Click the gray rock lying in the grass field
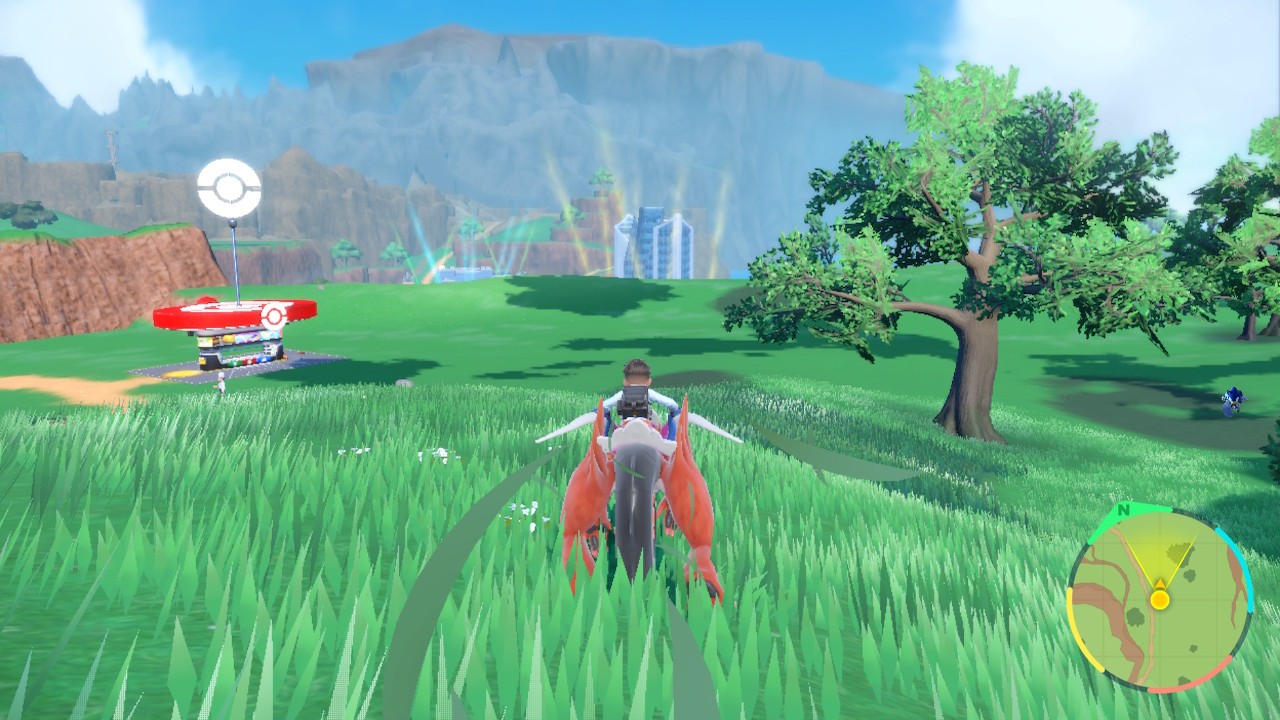 click(404, 382)
